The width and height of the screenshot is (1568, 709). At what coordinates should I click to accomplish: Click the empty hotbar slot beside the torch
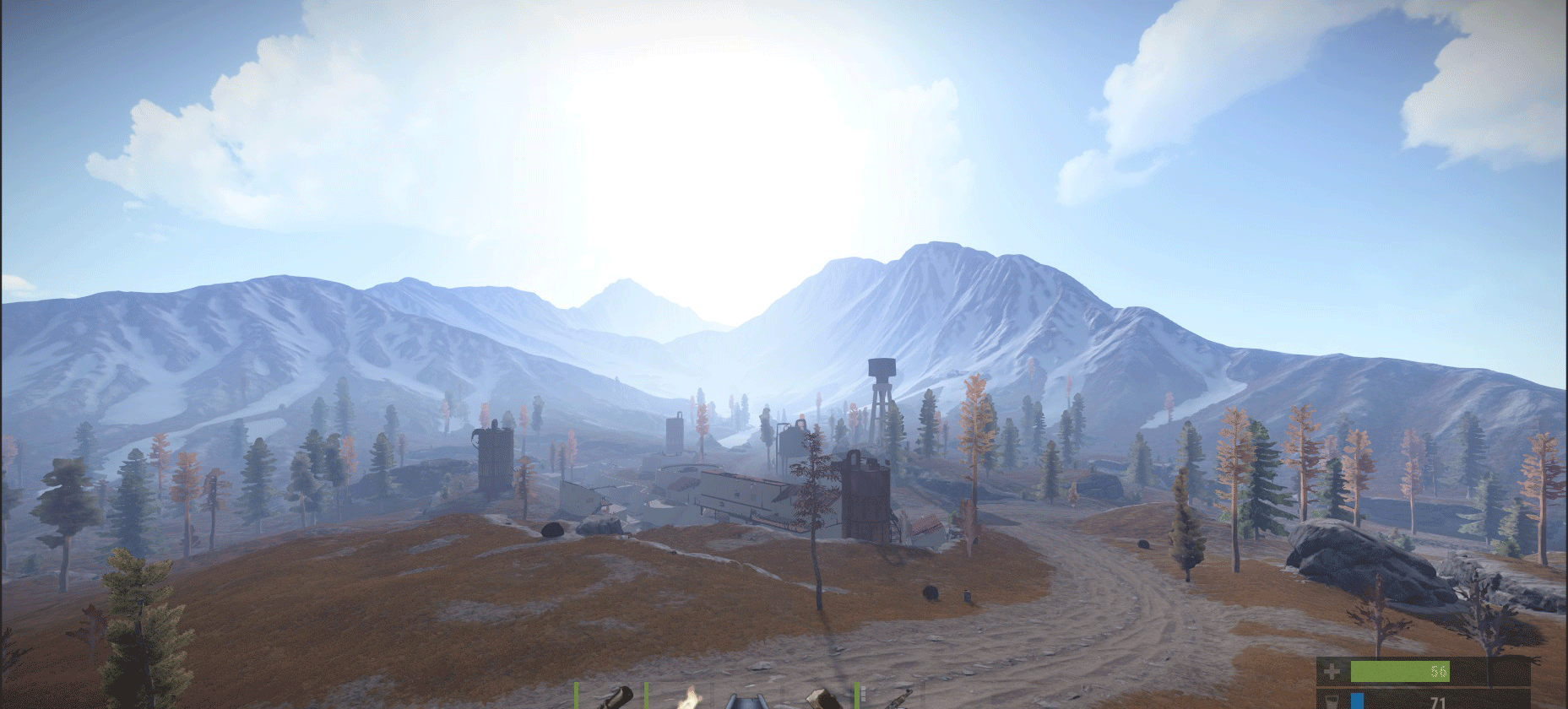pos(722,699)
